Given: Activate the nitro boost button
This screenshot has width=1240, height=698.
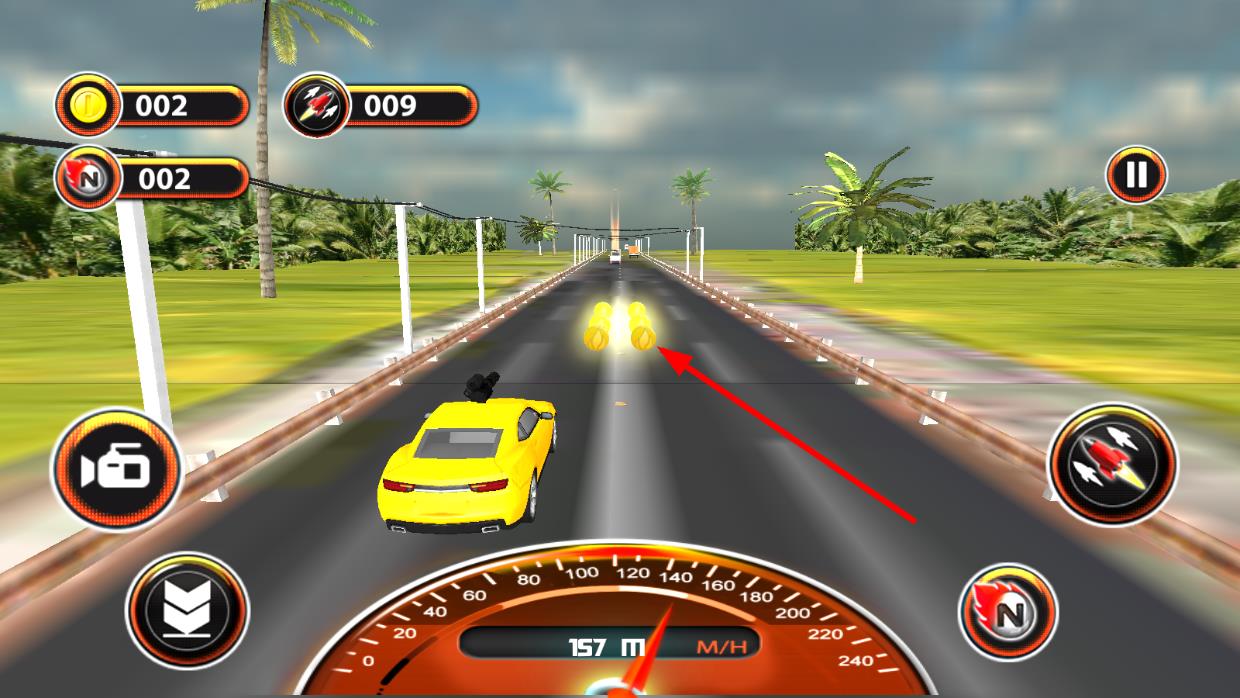Looking at the screenshot, I should [1008, 611].
